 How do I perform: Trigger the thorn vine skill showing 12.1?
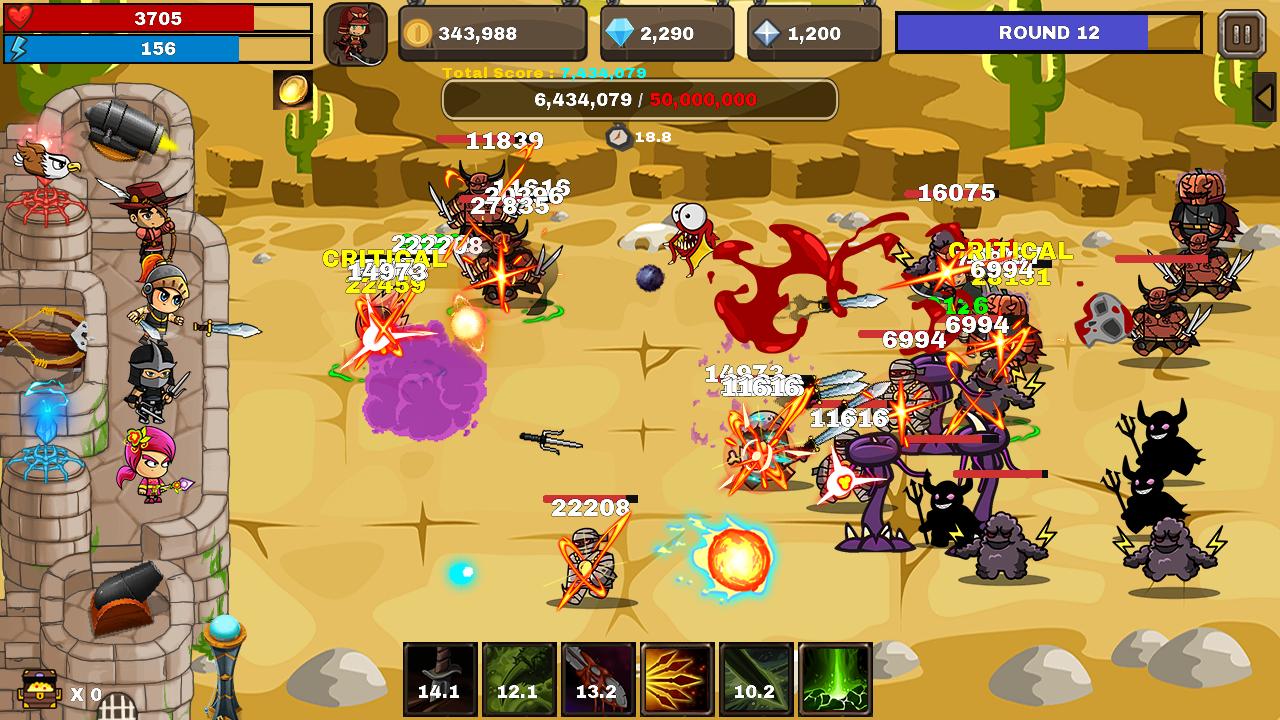pos(519,679)
